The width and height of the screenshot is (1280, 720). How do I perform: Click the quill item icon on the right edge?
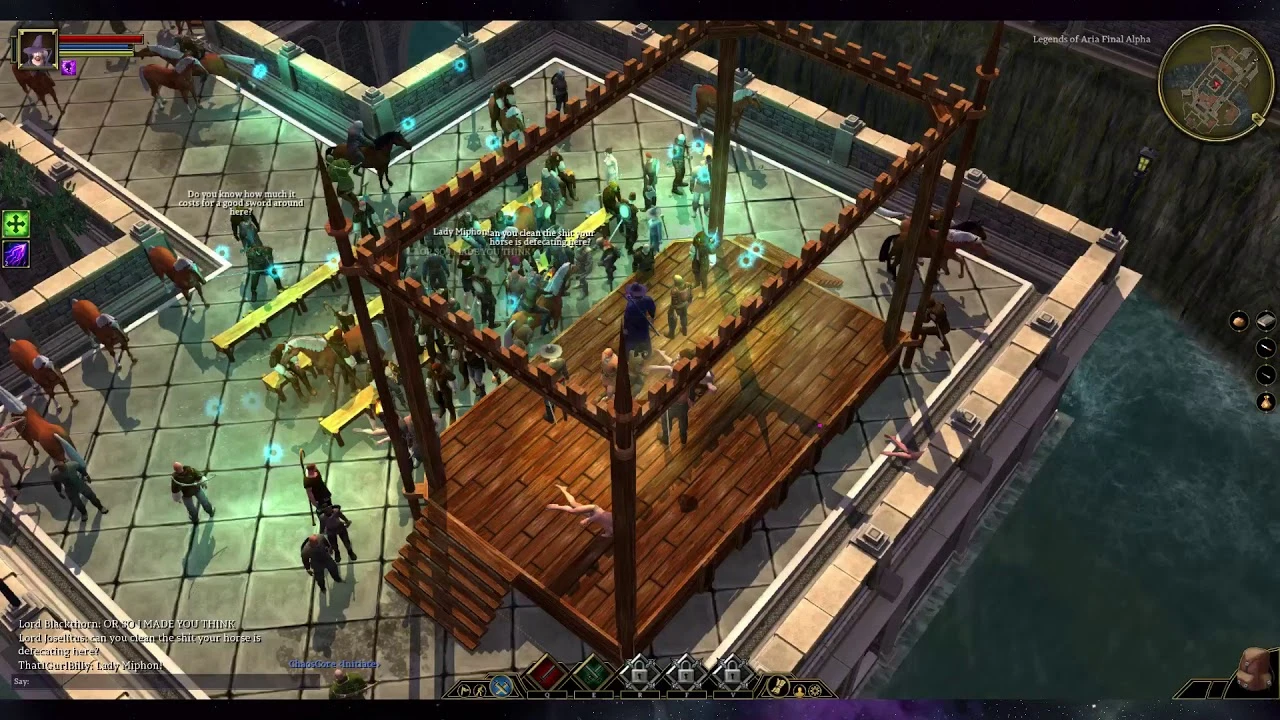click(x=1265, y=374)
